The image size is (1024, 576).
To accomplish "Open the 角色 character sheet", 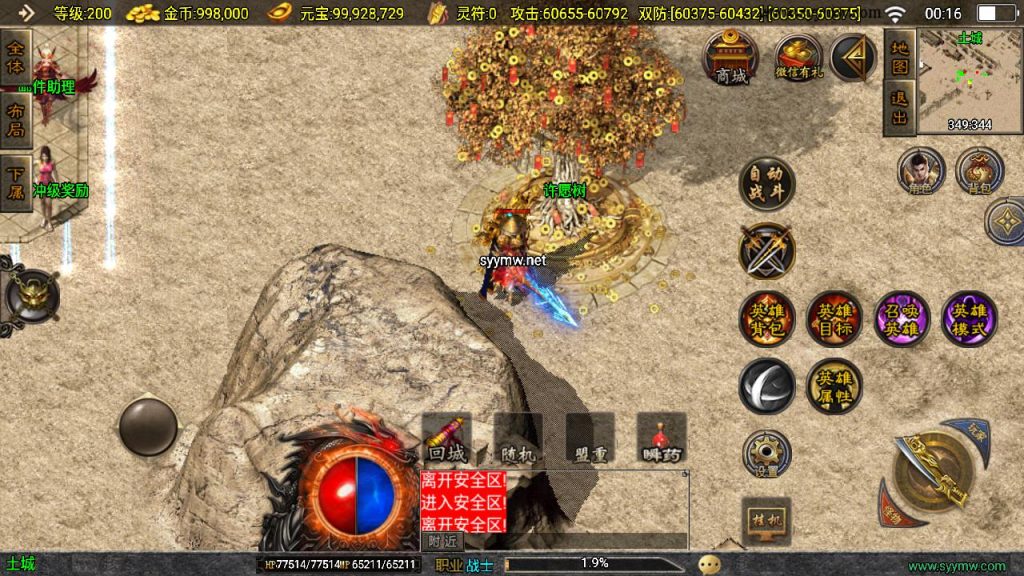I will point(921,171).
